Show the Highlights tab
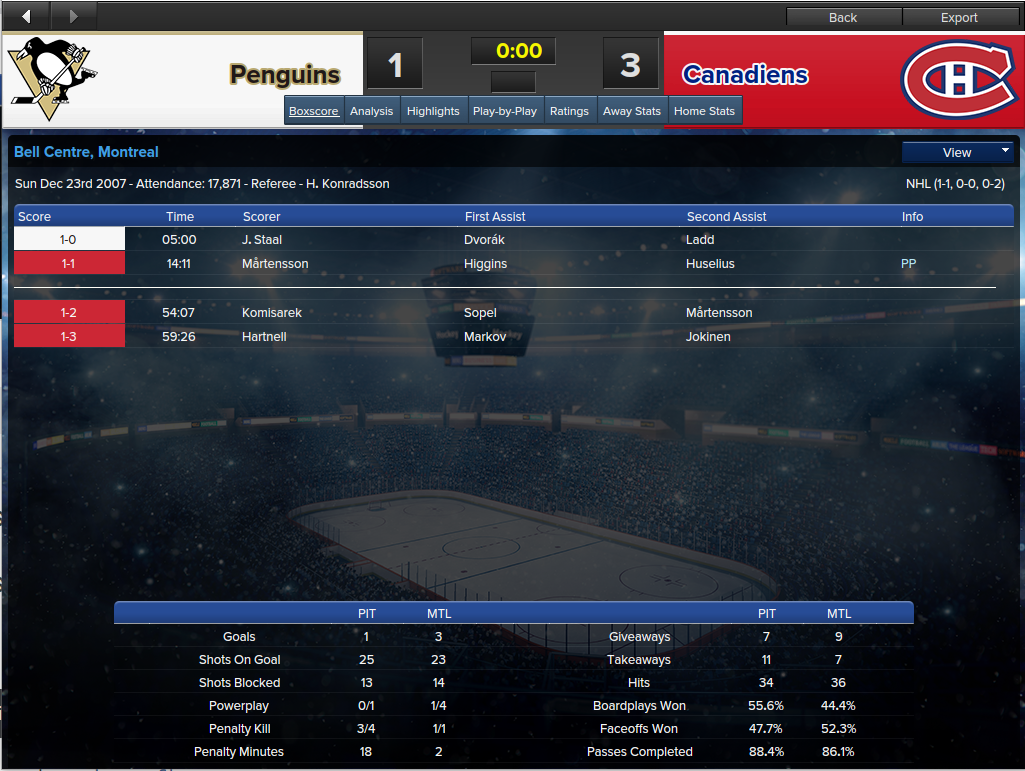Viewport: 1025px width, 771px height. (x=433, y=111)
